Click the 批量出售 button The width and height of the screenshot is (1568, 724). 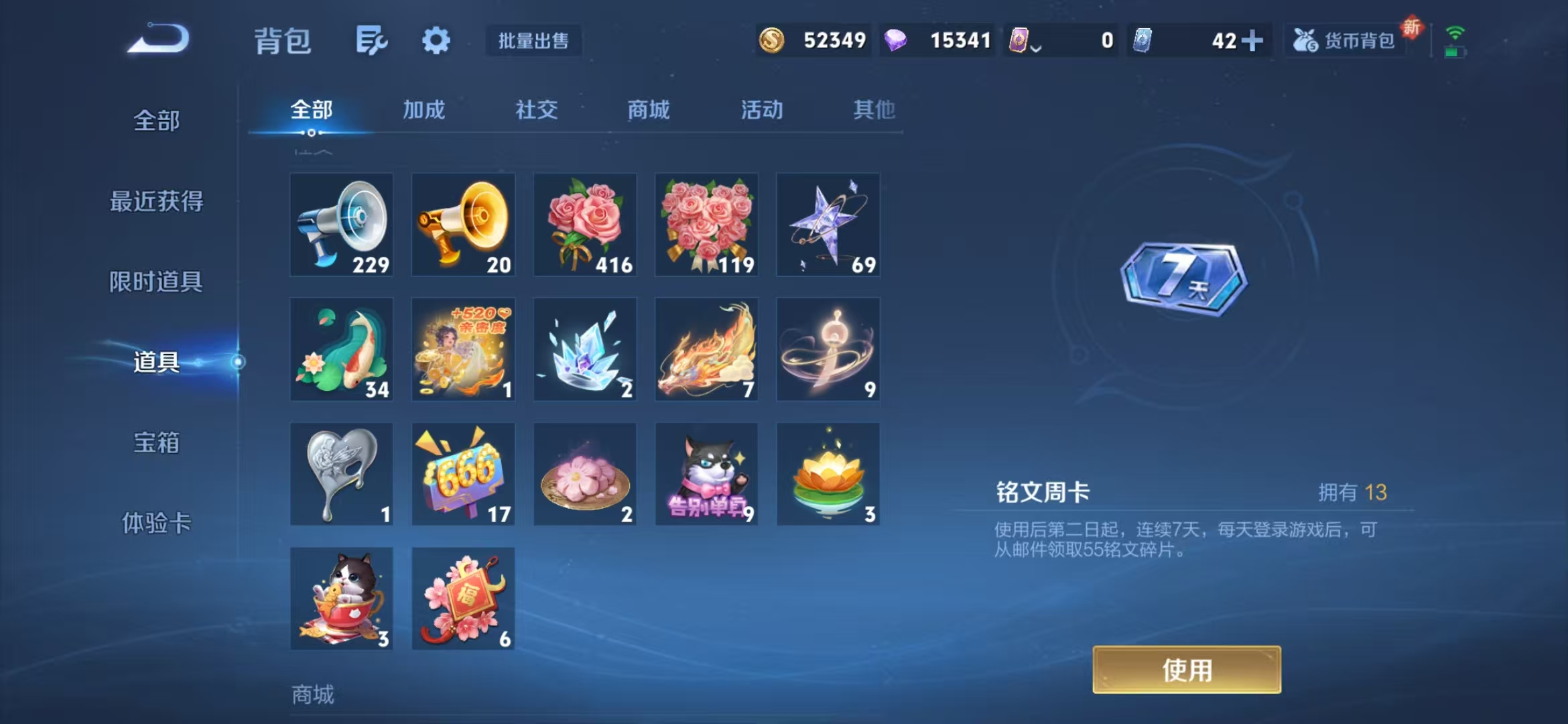click(533, 41)
